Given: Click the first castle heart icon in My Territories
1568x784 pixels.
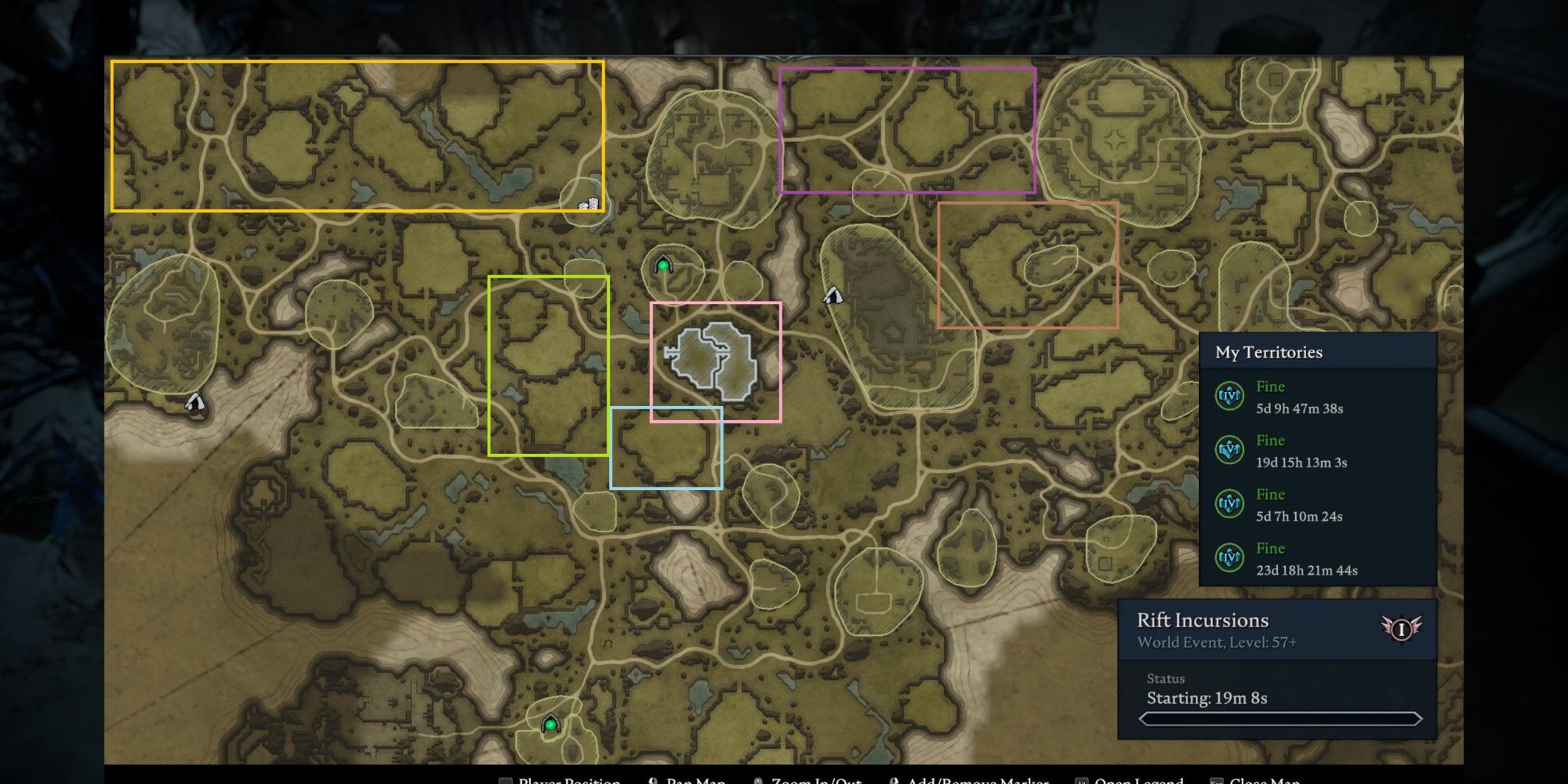Looking at the screenshot, I should click(1232, 397).
